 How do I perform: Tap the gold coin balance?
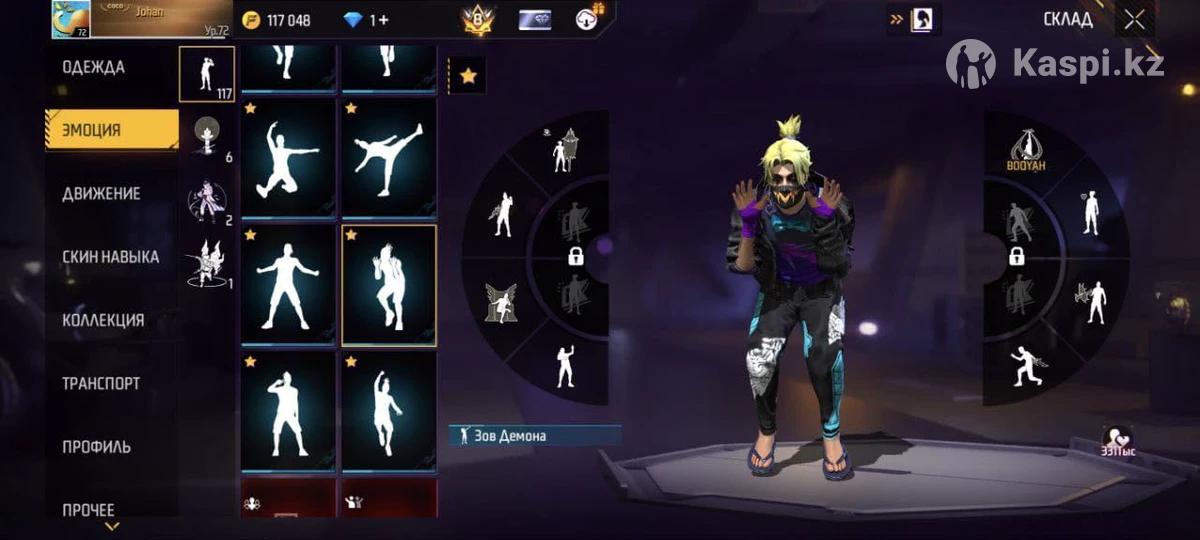point(277,20)
